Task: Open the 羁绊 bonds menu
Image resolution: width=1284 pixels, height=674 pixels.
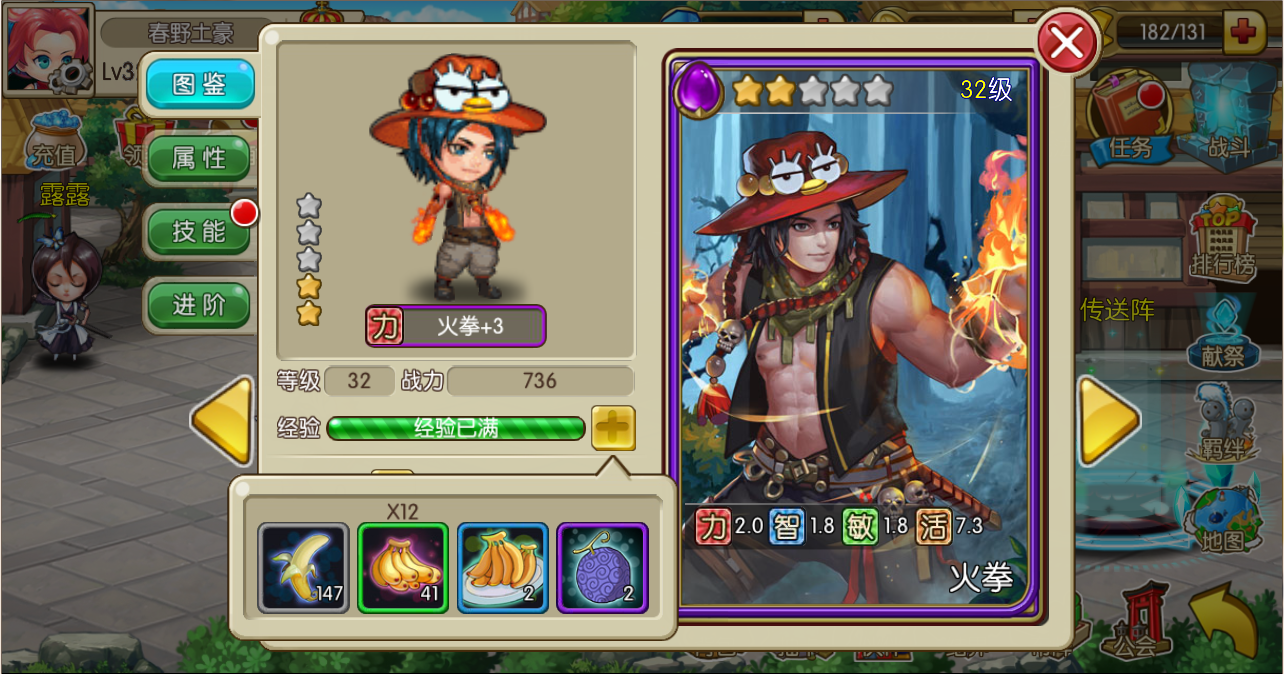Action: [1222, 425]
